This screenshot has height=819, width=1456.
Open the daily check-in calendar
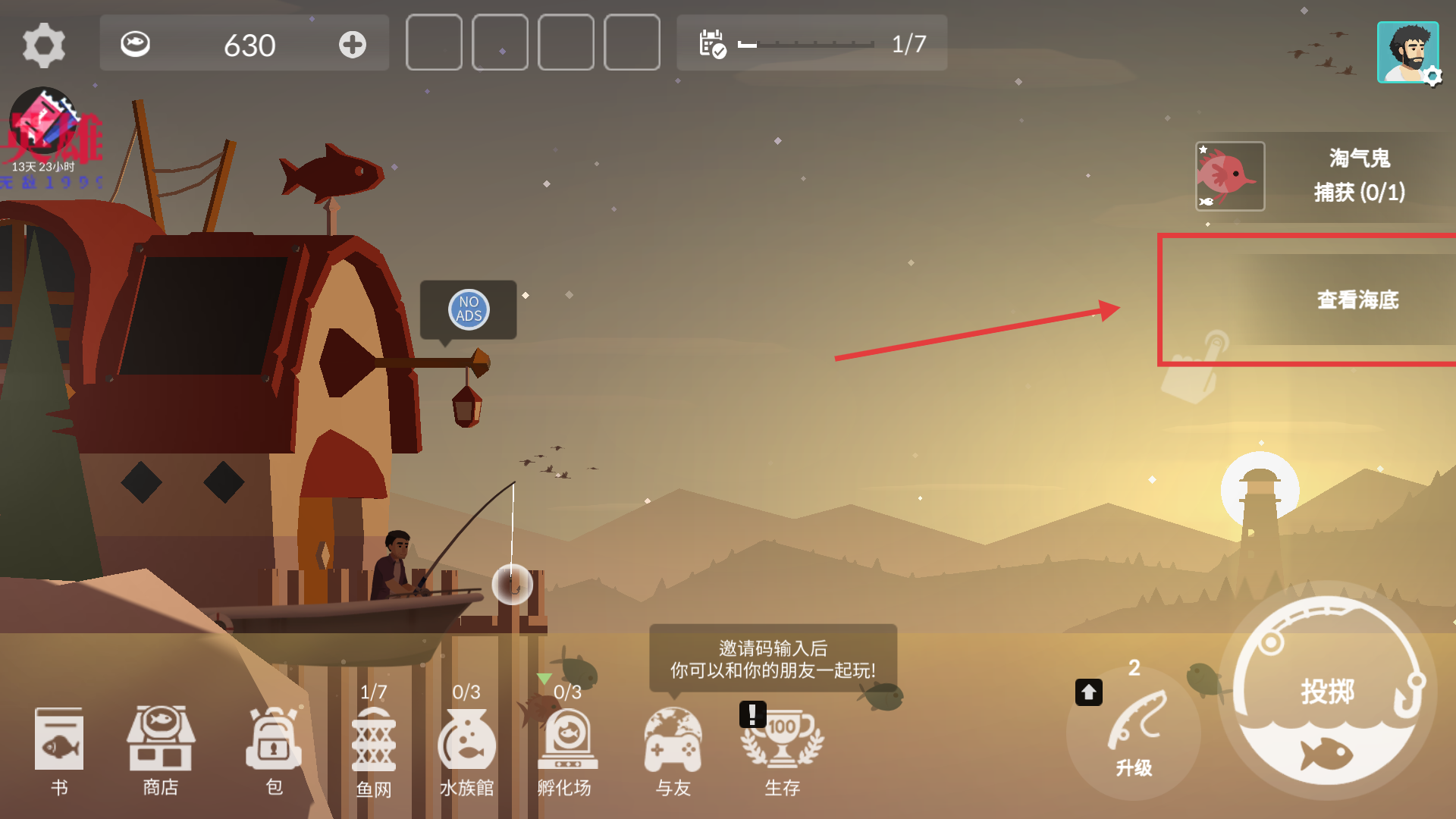pos(712,44)
